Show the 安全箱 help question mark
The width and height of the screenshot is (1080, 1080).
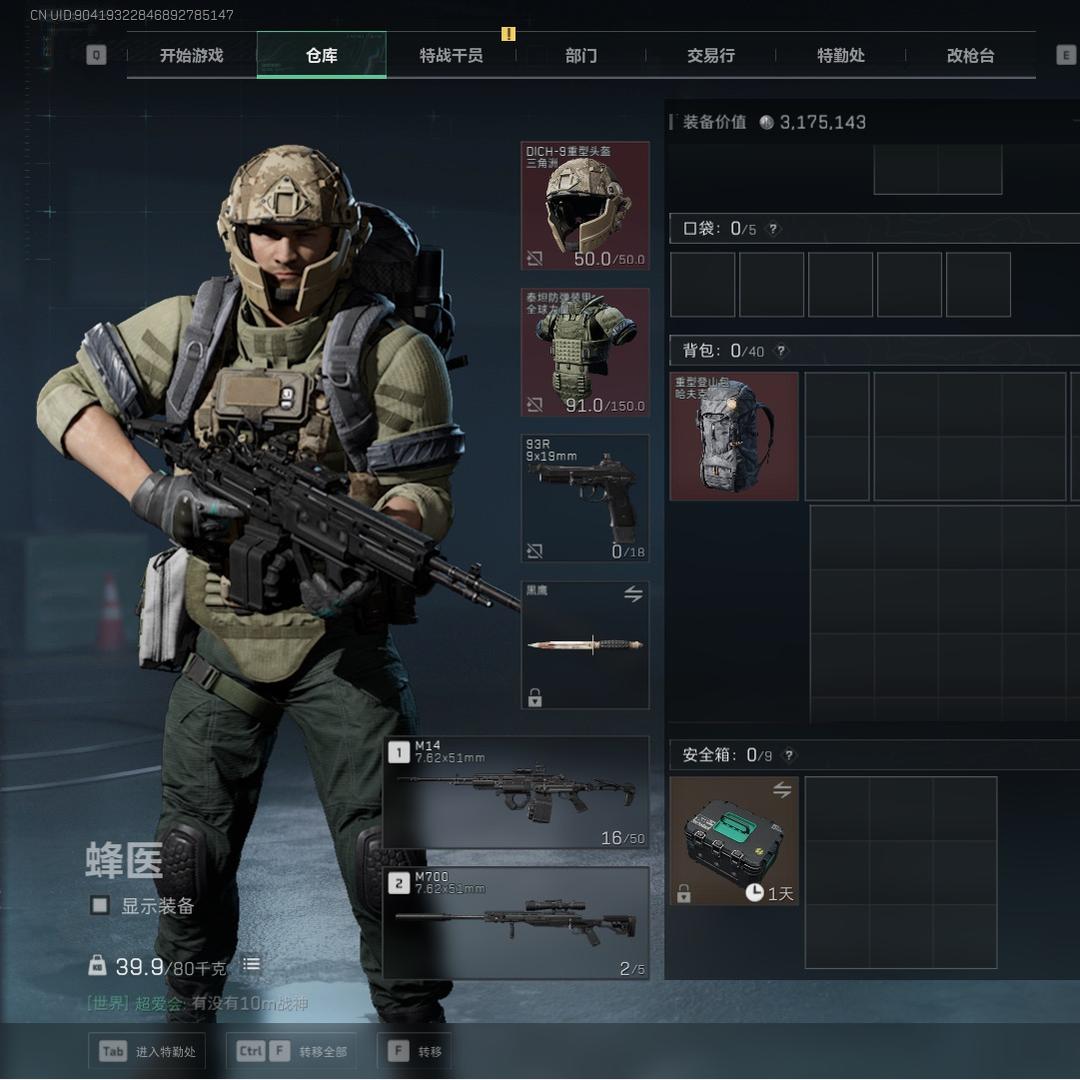pos(788,756)
